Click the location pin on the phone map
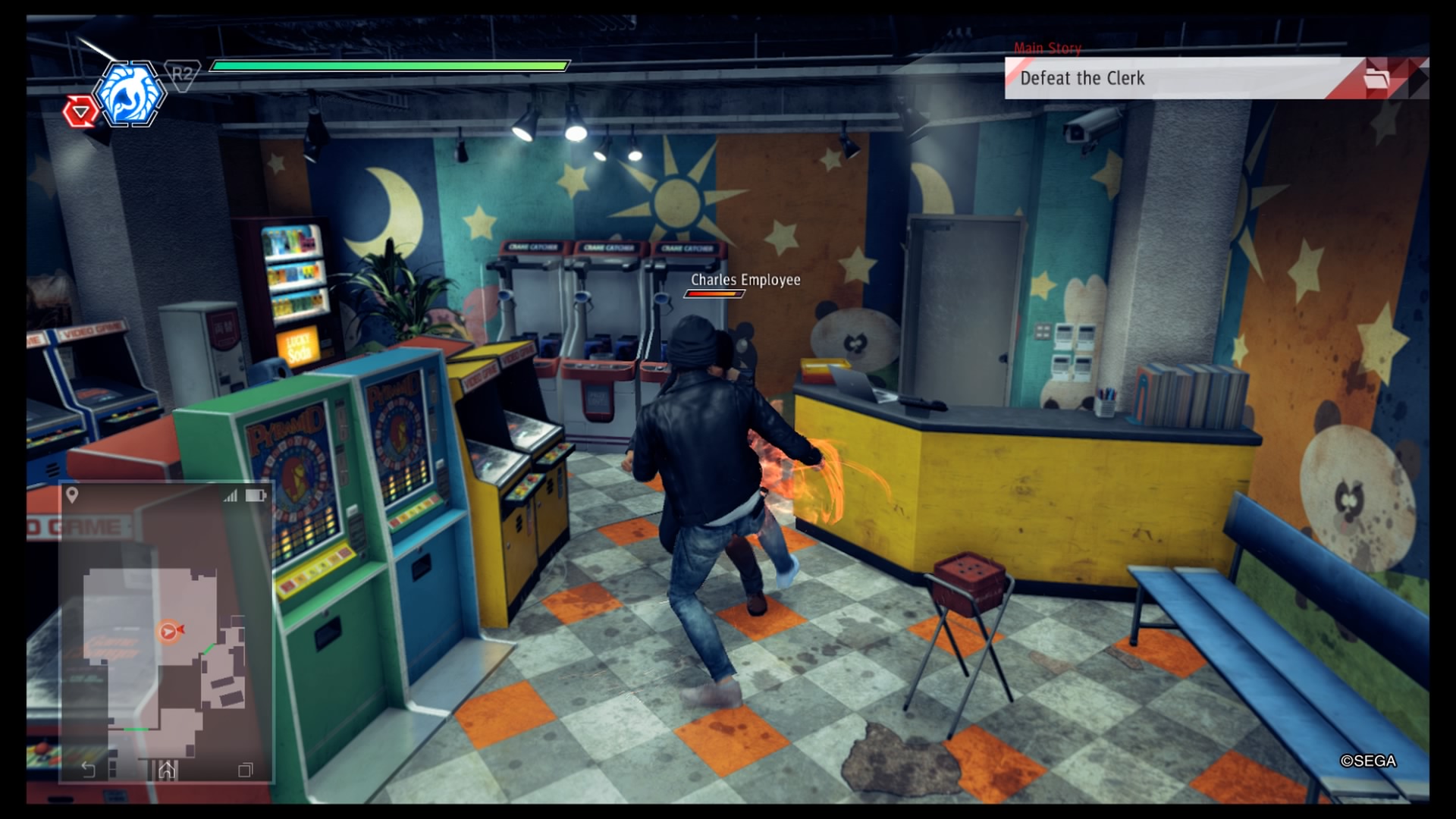The width and height of the screenshot is (1456, 819). [x=72, y=495]
